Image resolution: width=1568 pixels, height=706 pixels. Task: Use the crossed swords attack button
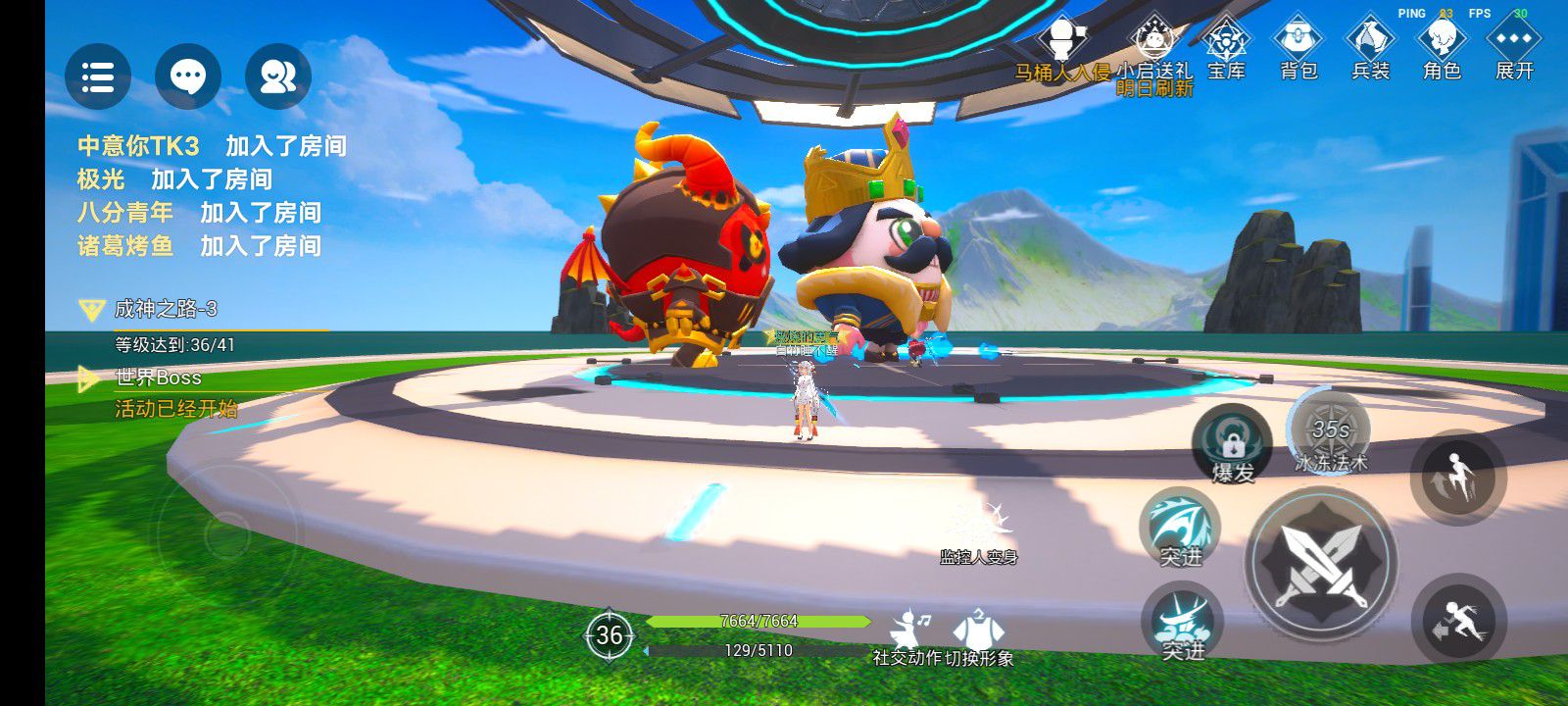click(1321, 562)
